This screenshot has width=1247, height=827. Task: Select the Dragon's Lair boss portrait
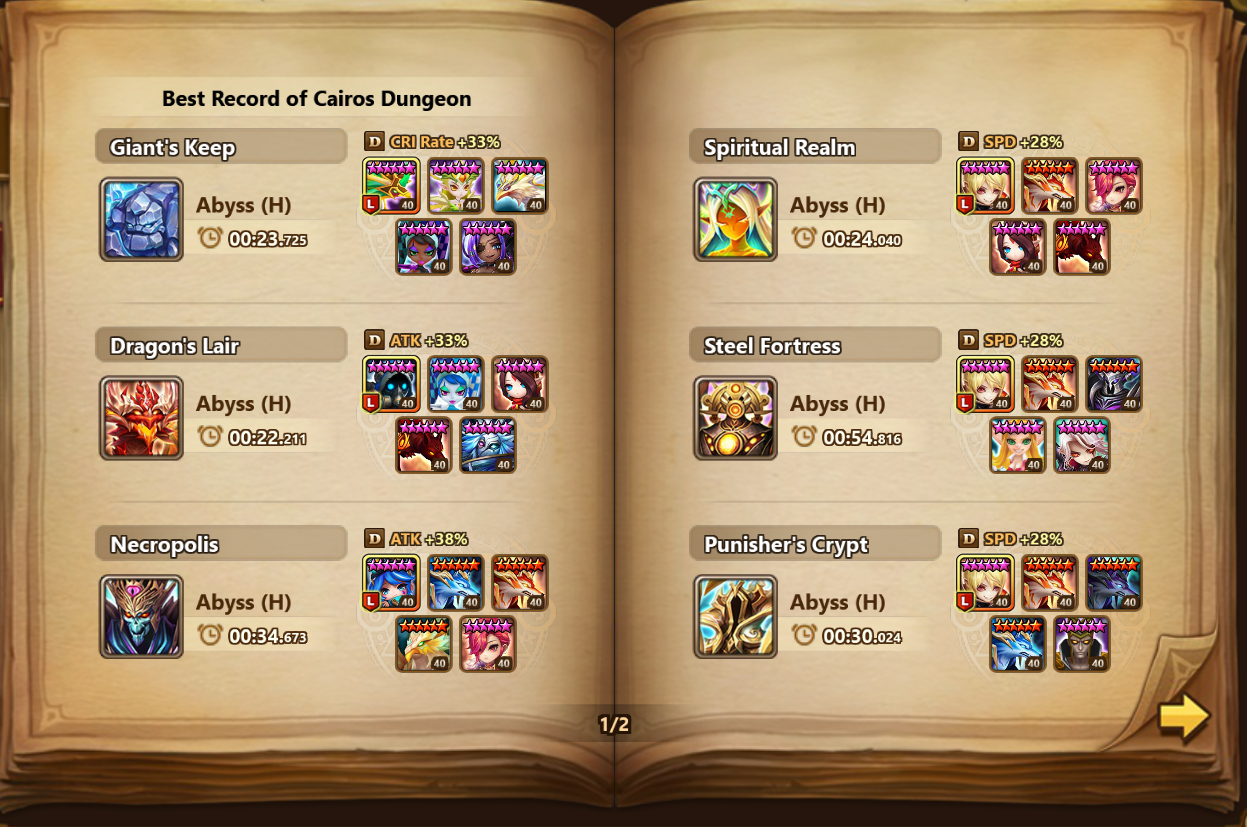(x=141, y=417)
